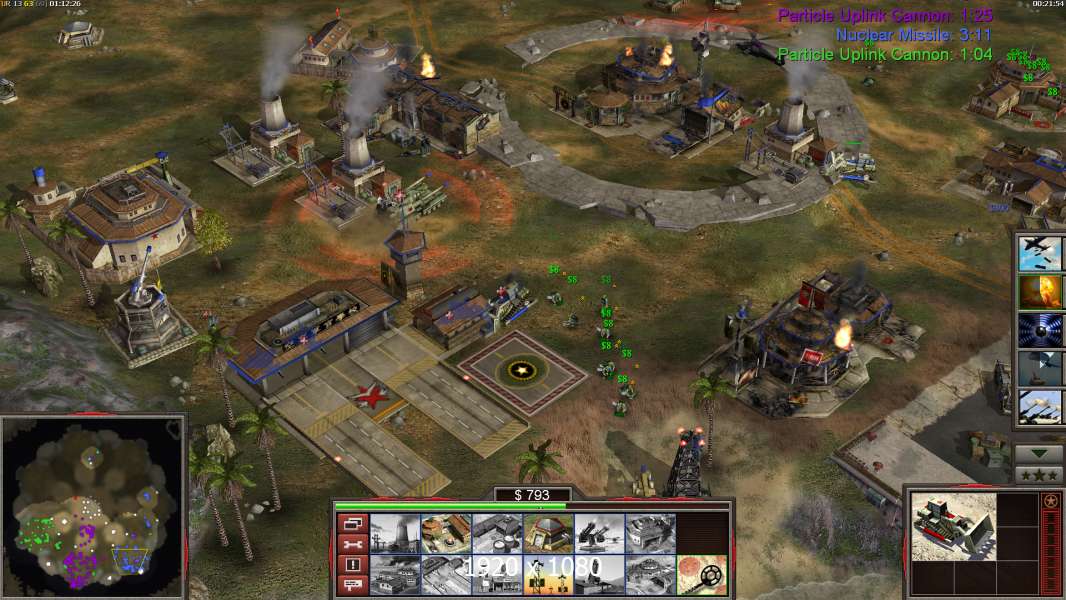Activate the land mine detector icon
The width and height of the screenshot is (1066, 600).
(x=702, y=574)
